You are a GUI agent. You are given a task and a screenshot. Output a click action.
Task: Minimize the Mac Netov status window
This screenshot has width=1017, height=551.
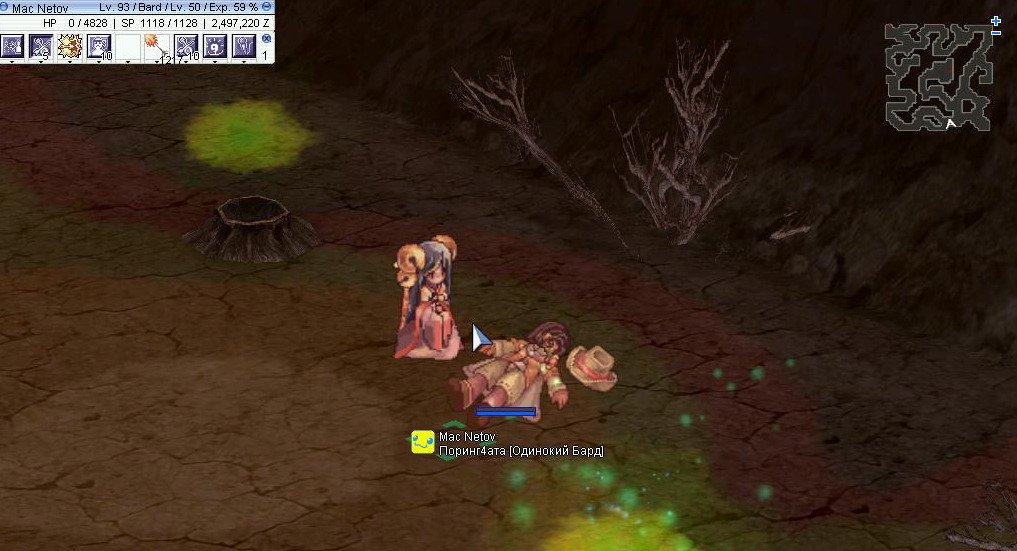coord(267,7)
